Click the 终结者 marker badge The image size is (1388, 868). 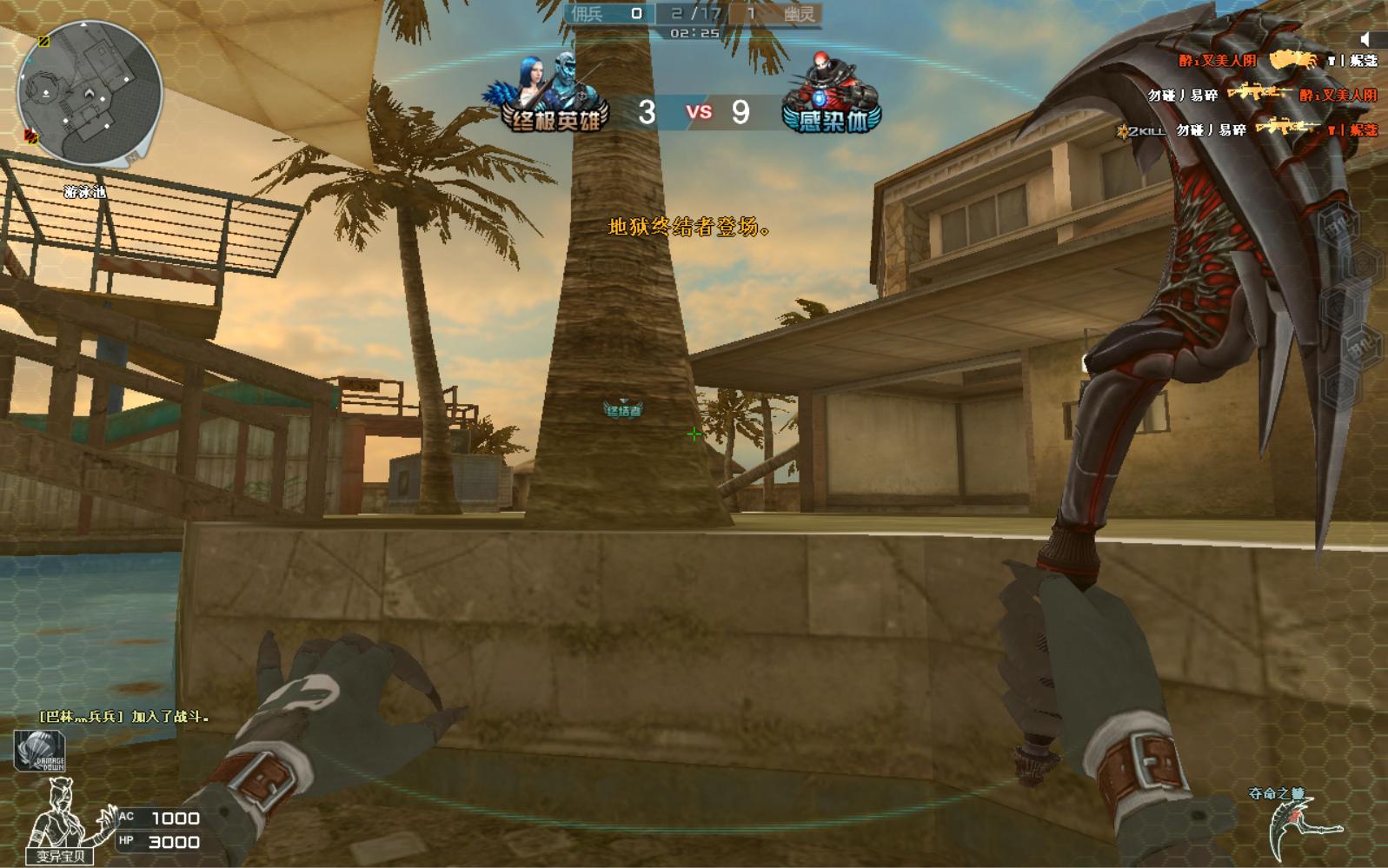click(x=623, y=409)
